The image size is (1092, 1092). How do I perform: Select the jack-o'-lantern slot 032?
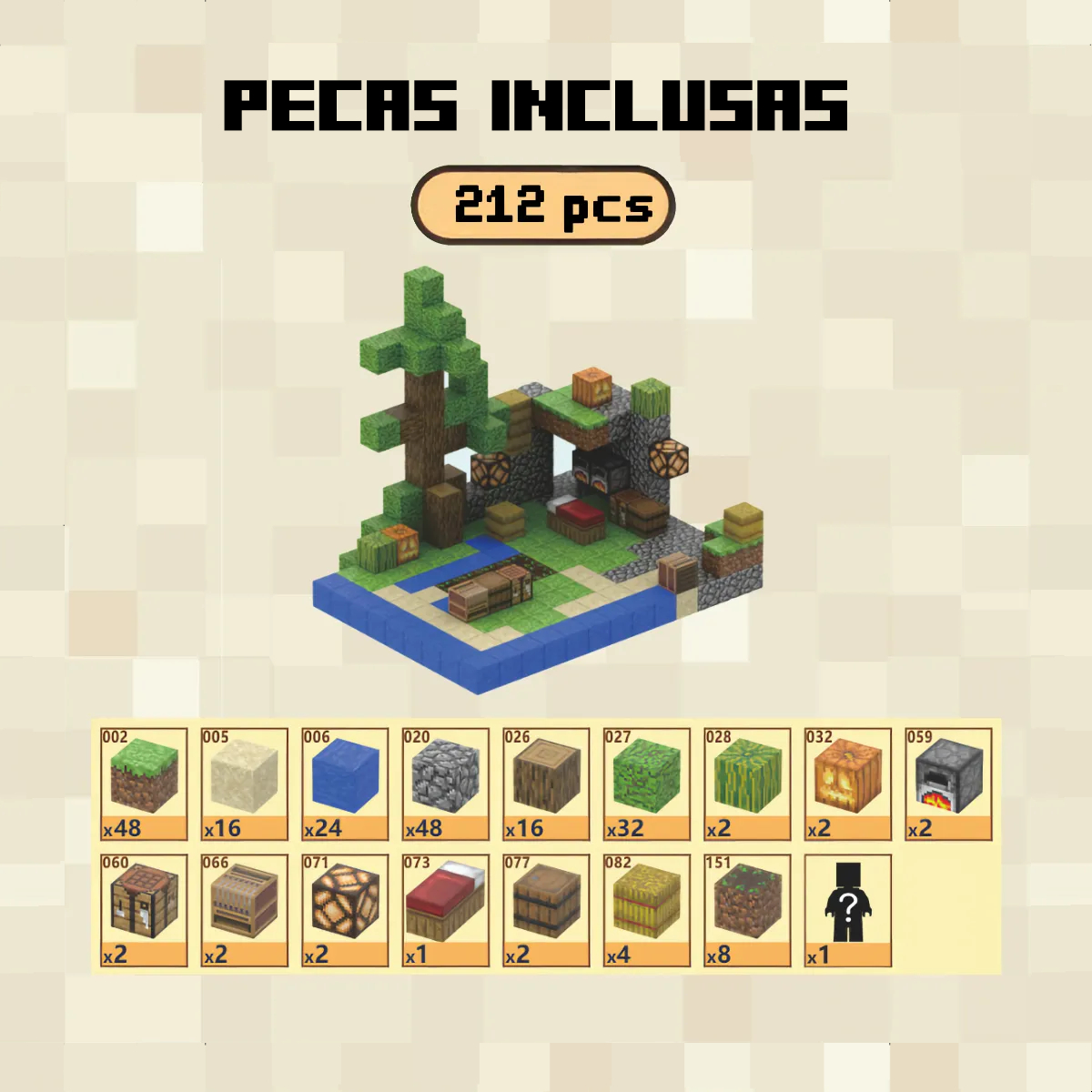847,784
